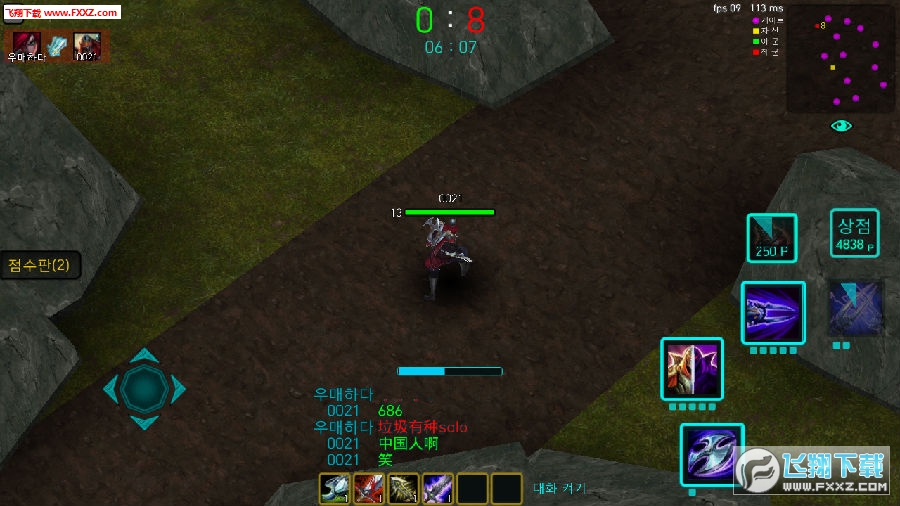The height and width of the screenshot is (506, 900).
Task: Activate the dimmed blue ultimate skill icon
Action: click(855, 308)
